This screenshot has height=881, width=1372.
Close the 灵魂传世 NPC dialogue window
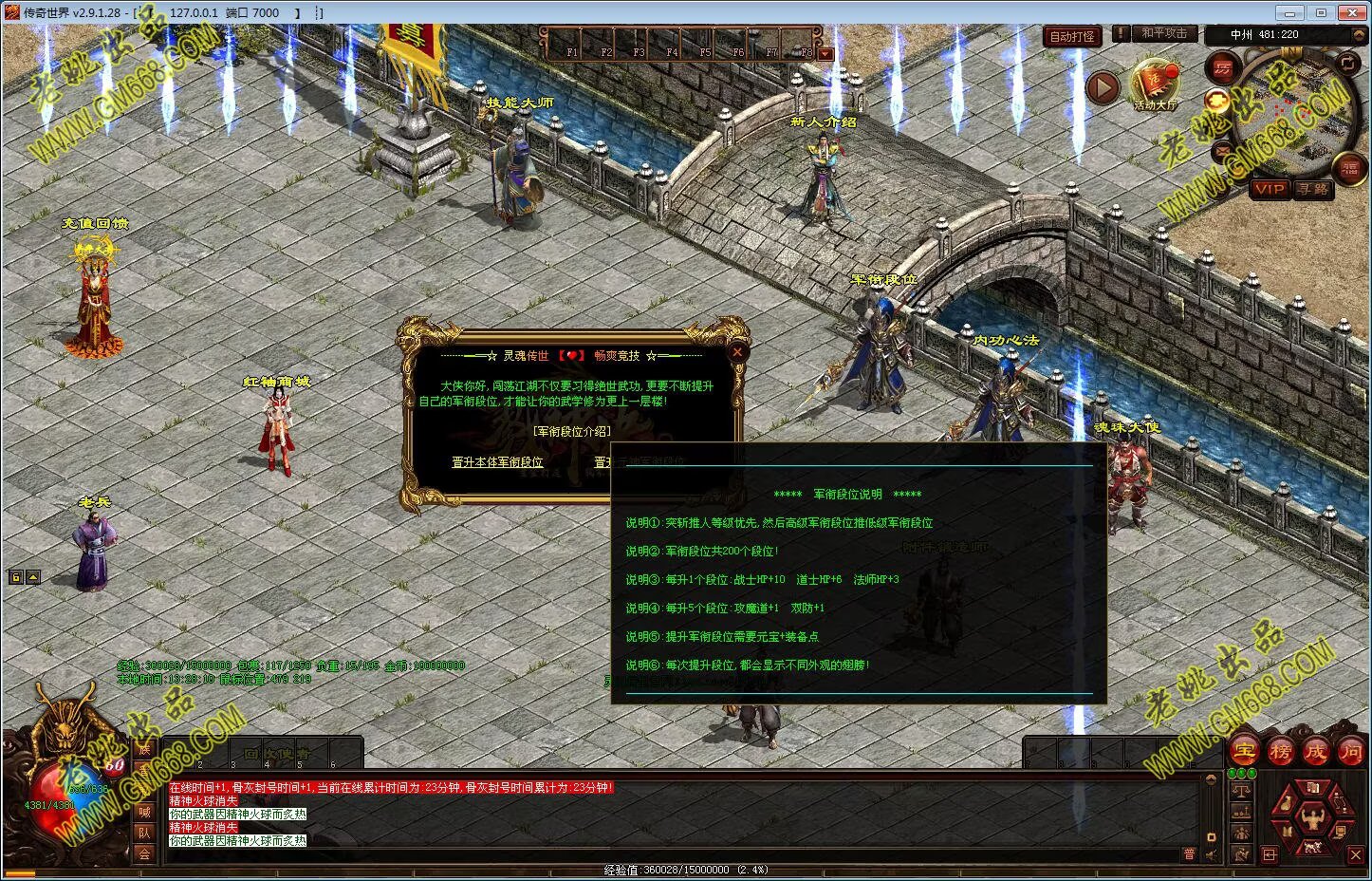(737, 352)
